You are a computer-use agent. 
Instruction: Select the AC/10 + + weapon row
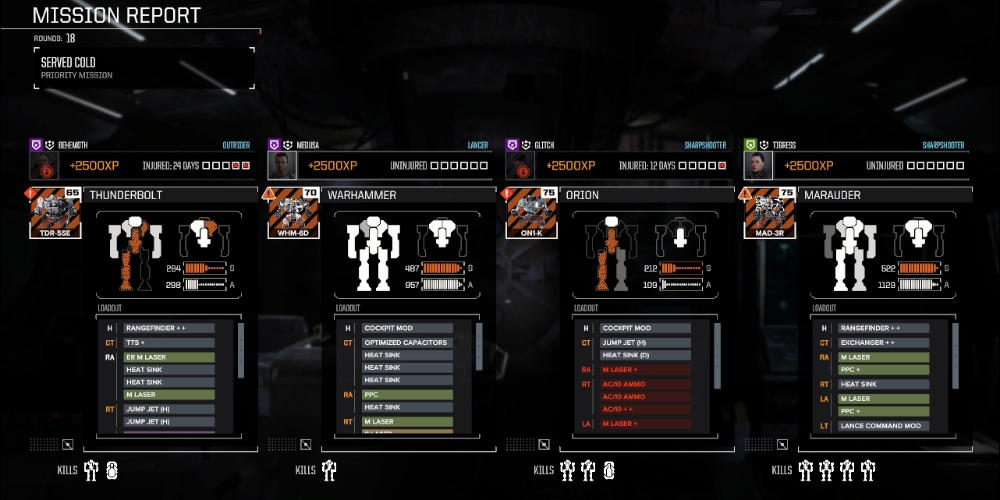pyautogui.click(x=645, y=409)
